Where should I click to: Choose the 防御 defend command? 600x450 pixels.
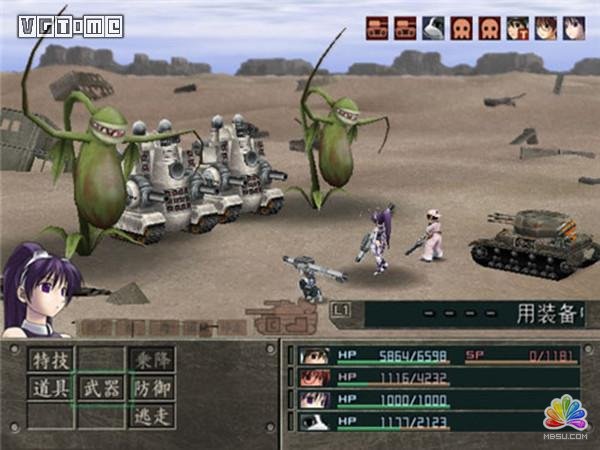151,388
